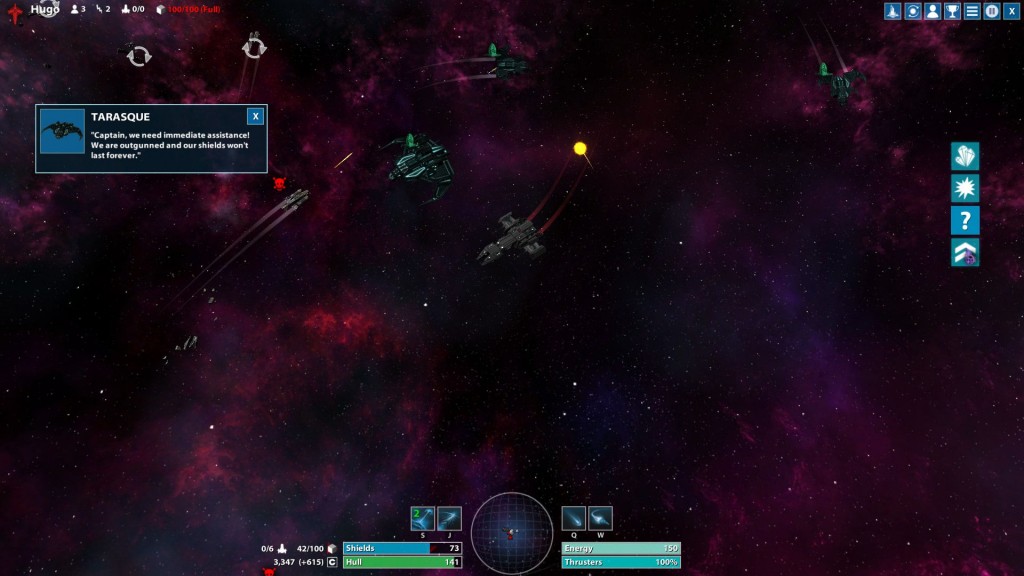
Task: Activate the starburst explosion side button
Action: (965, 188)
